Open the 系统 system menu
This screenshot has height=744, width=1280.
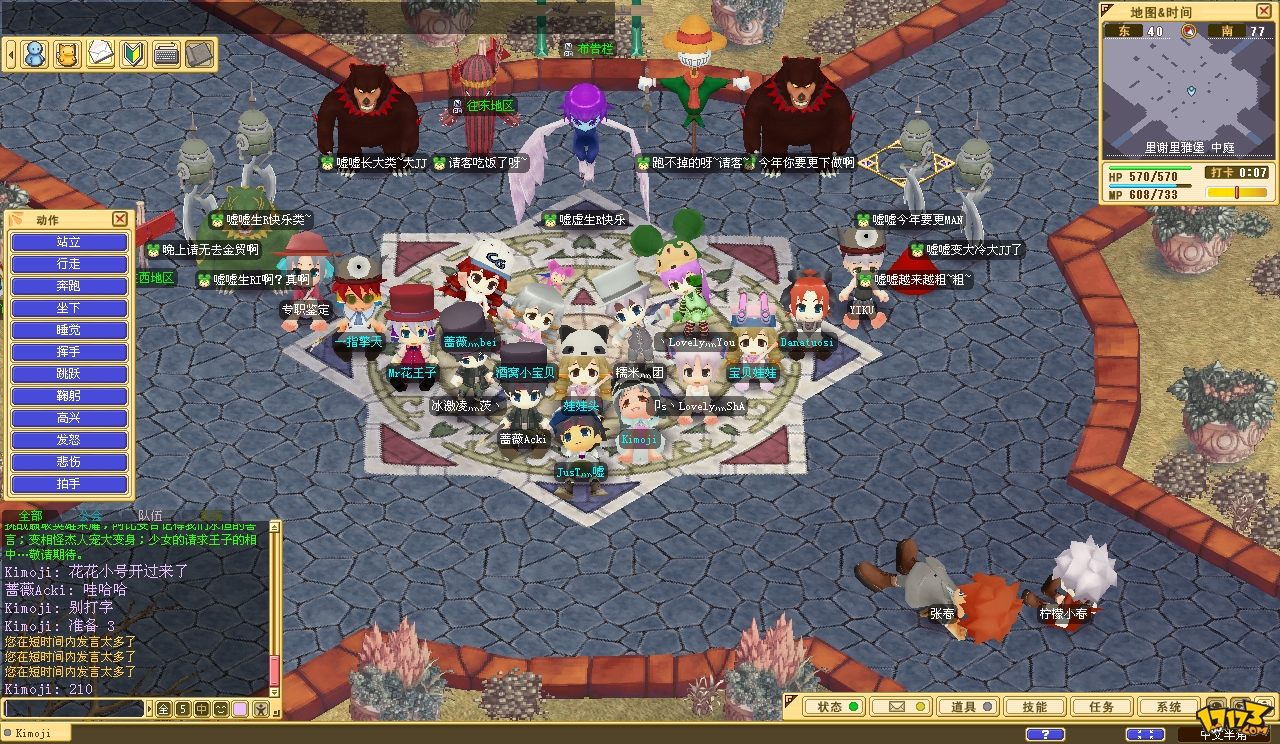pos(1168,707)
